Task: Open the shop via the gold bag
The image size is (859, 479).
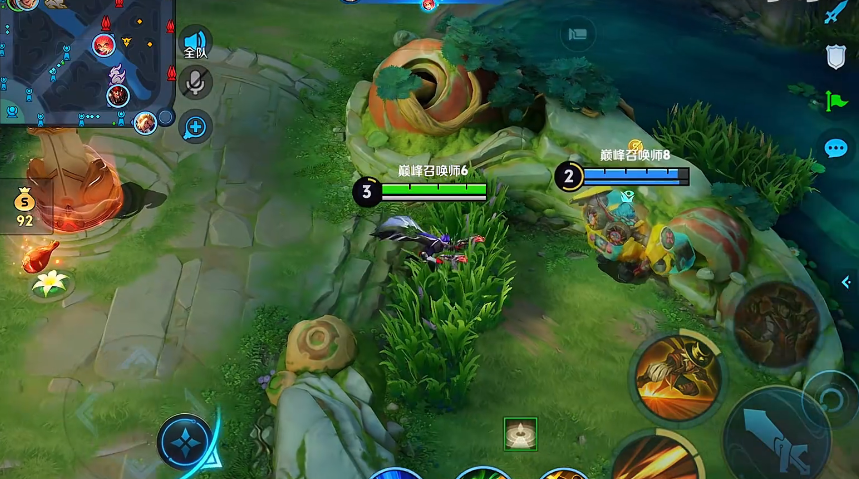Action: coord(25,205)
